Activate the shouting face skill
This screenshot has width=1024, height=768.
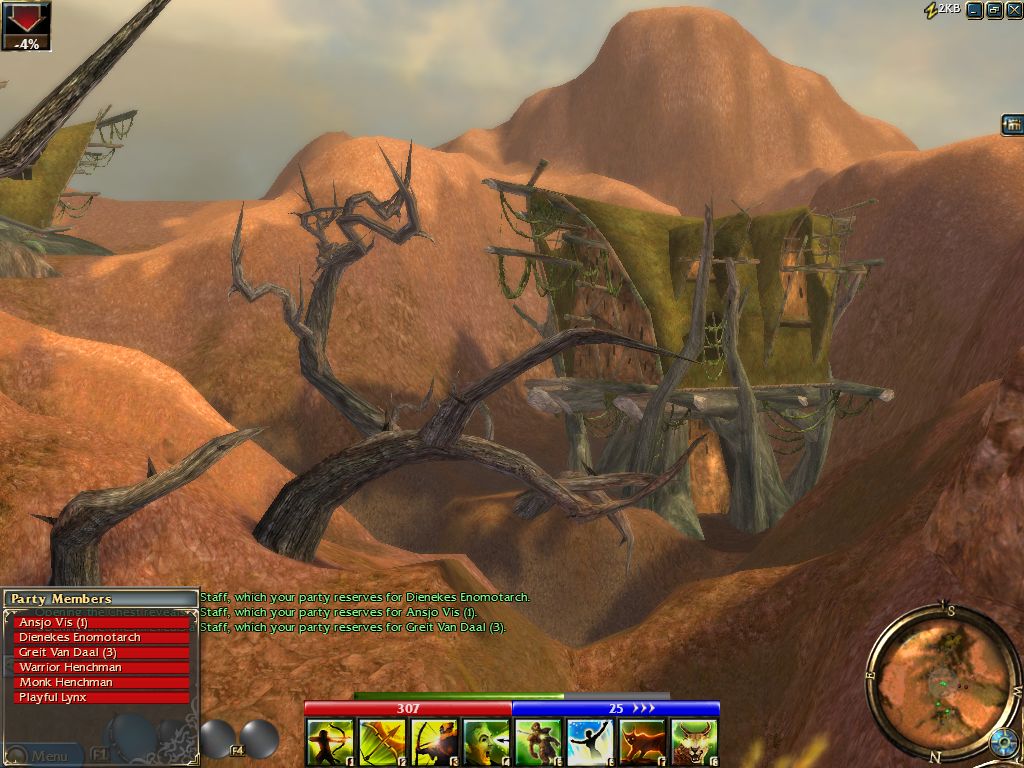486,743
